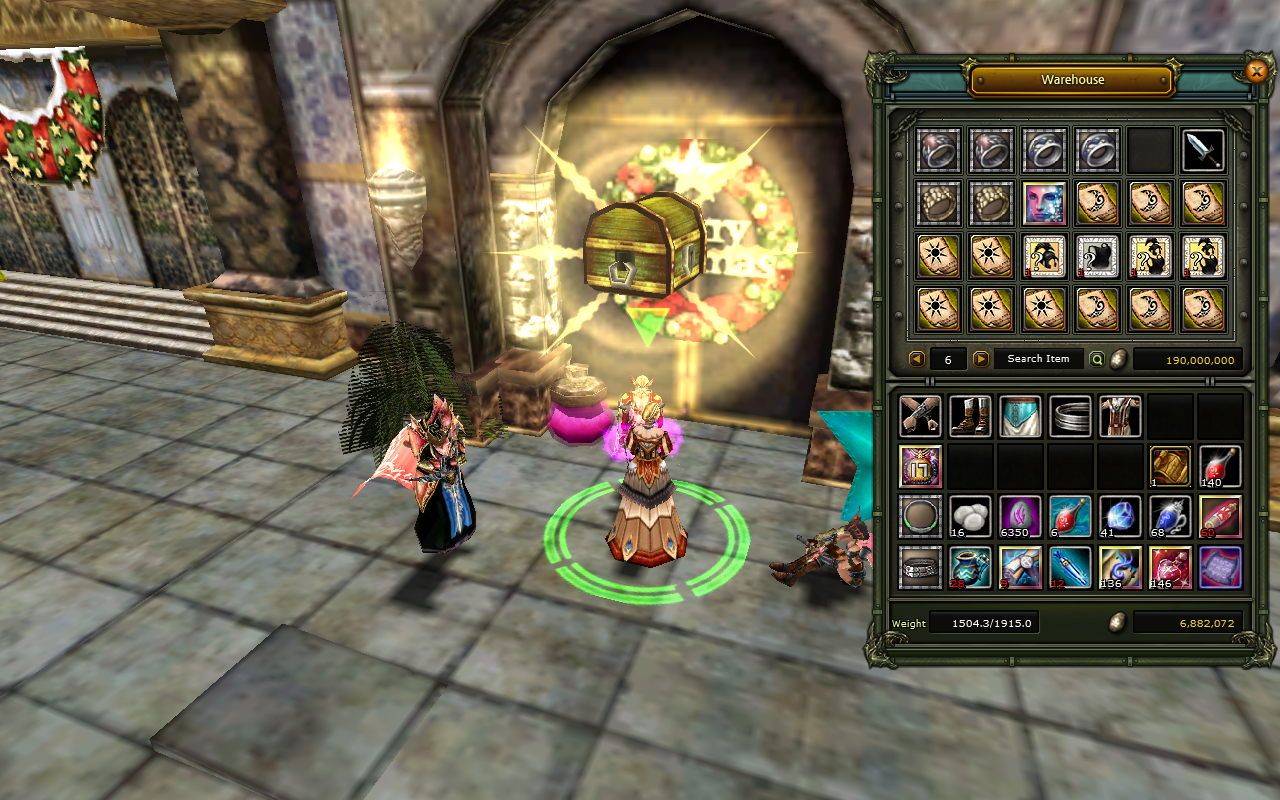Viewport: 1280px width, 800px height.
Task: Go to the next warehouse page
Action: (x=980, y=359)
